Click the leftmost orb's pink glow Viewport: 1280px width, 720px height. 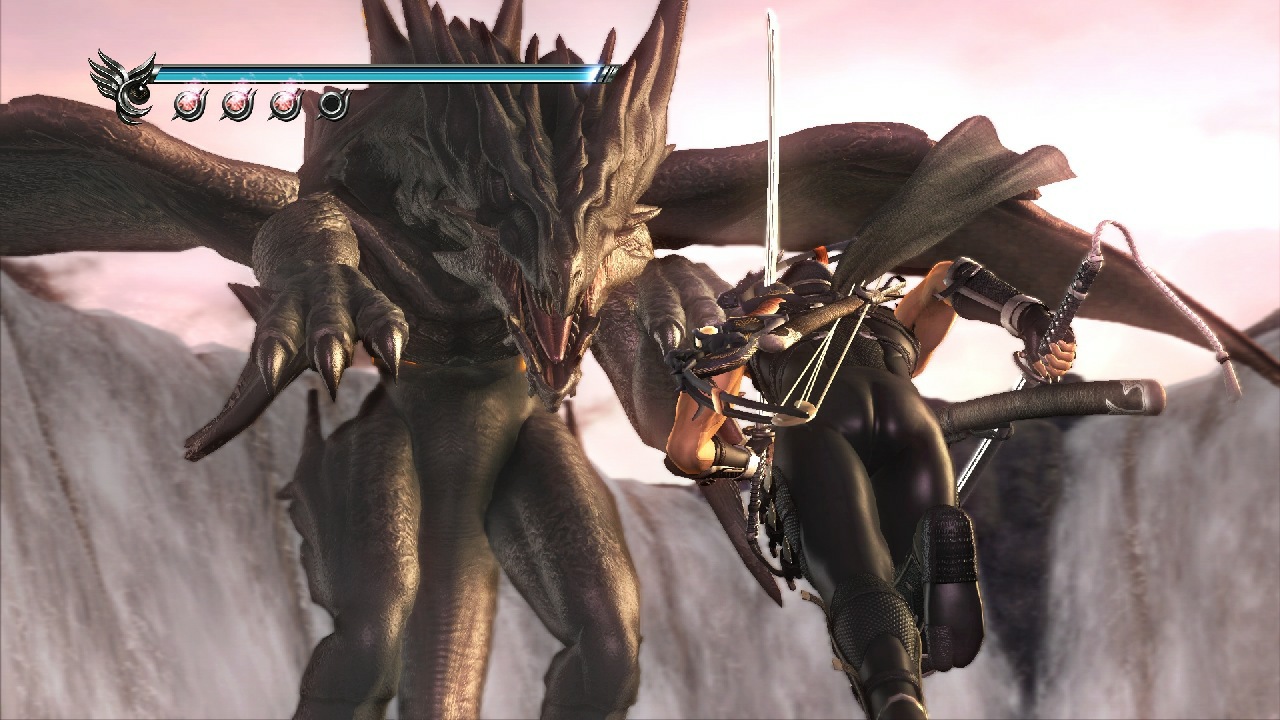click(190, 100)
